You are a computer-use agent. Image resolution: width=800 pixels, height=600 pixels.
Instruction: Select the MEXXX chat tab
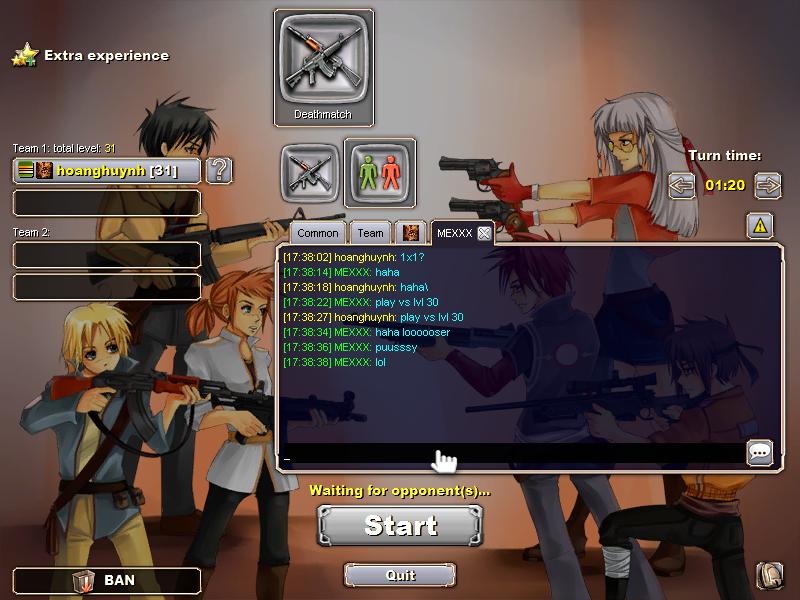(454, 233)
